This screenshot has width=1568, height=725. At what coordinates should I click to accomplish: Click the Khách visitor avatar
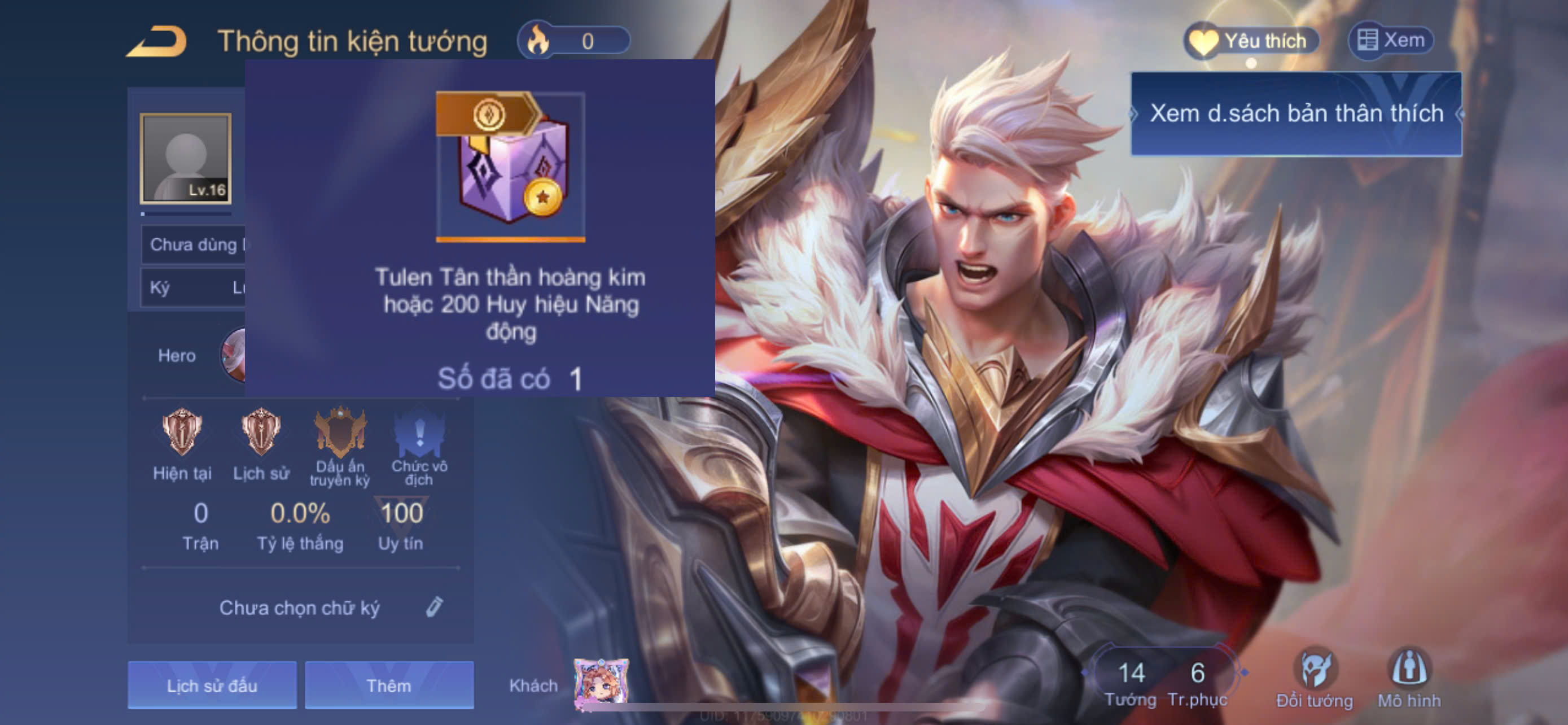pyautogui.click(x=601, y=684)
